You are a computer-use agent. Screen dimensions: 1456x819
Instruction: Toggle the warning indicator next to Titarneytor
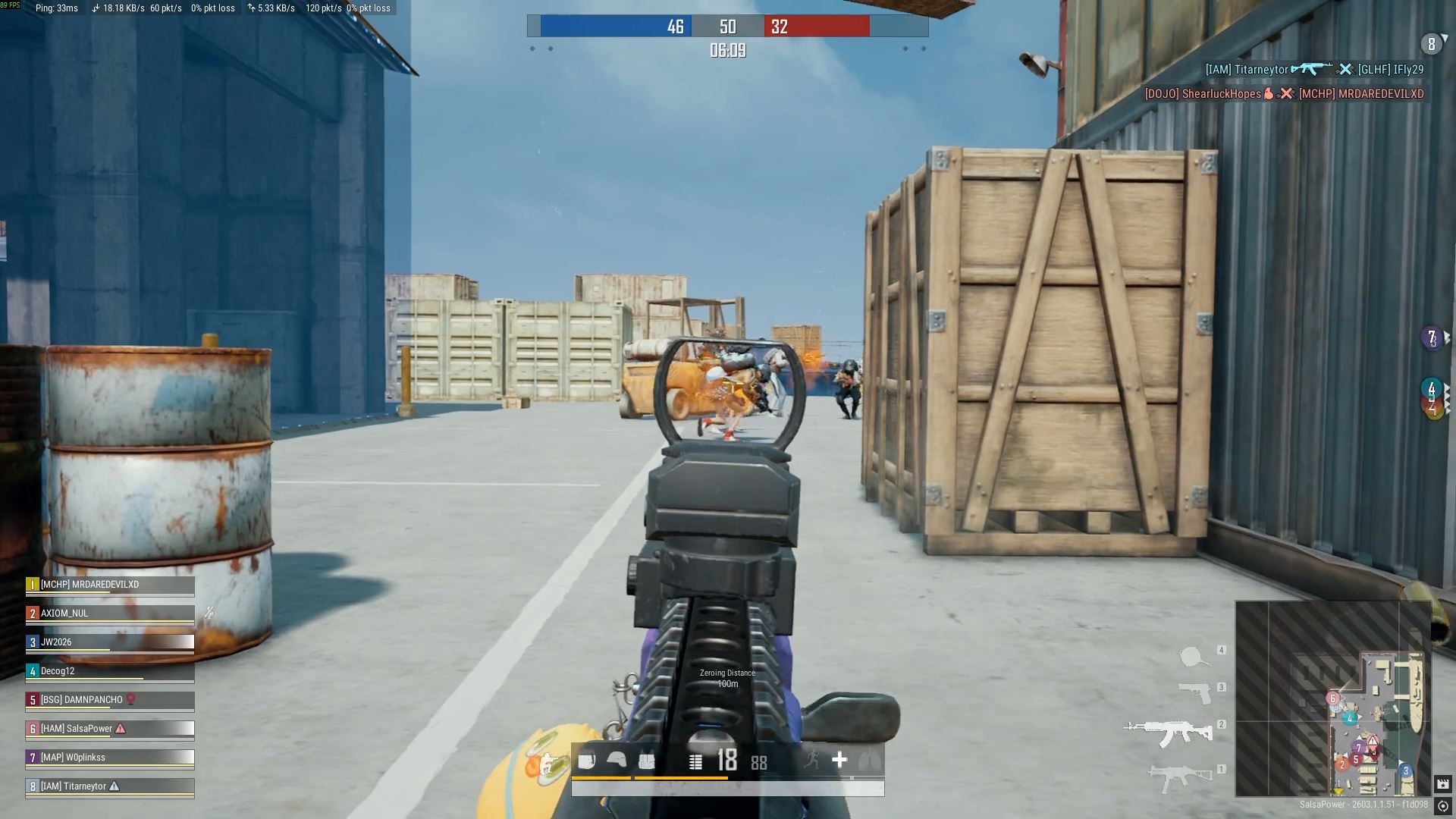click(116, 786)
